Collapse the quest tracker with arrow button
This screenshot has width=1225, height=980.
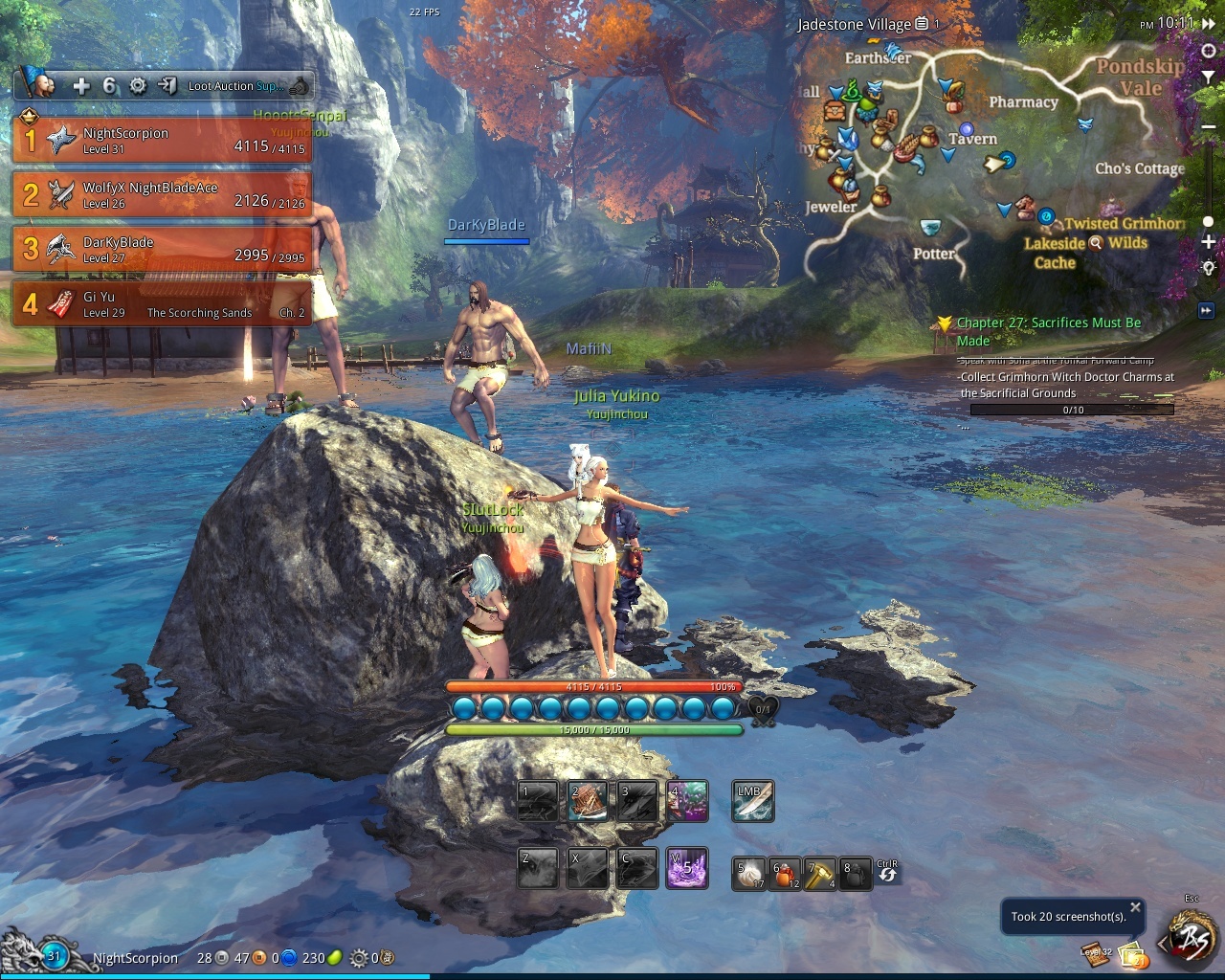click(x=1206, y=310)
